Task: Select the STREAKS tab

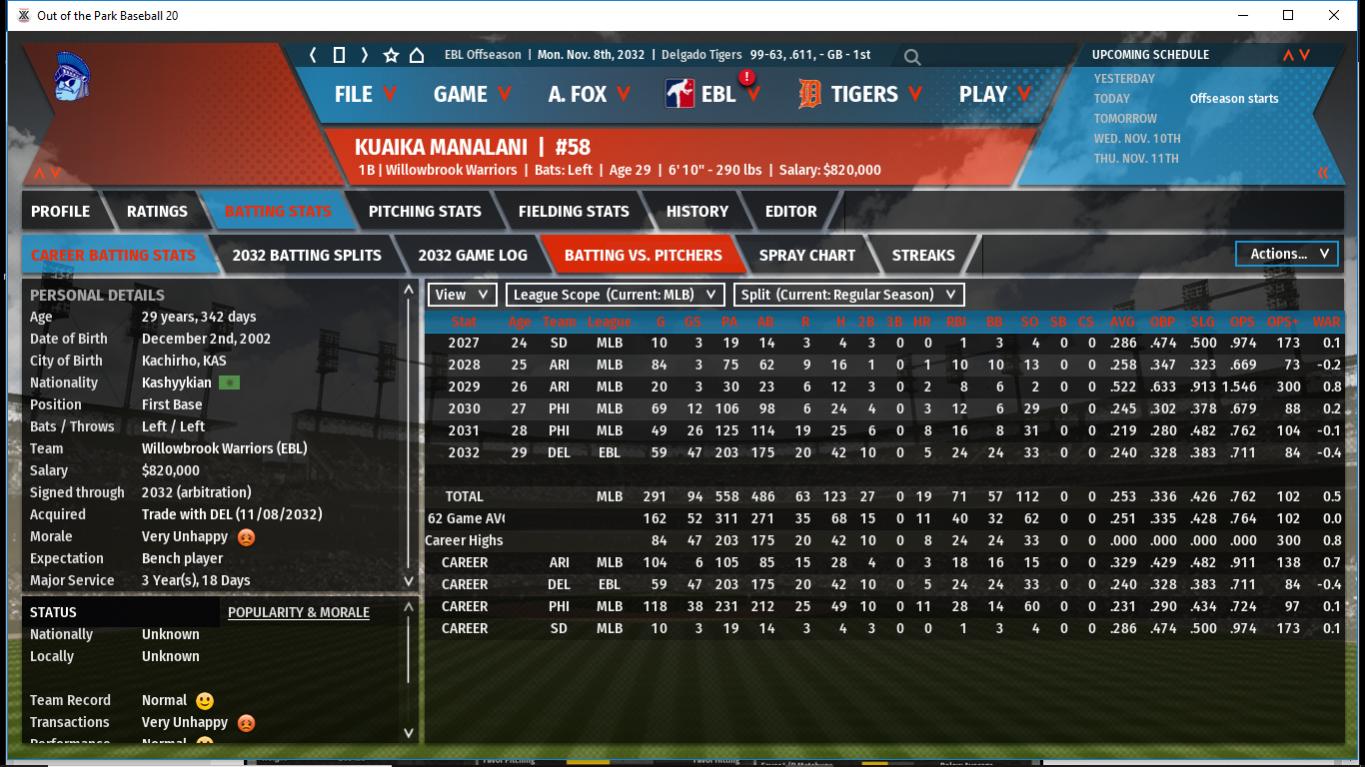Action: pyautogui.click(x=922, y=255)
